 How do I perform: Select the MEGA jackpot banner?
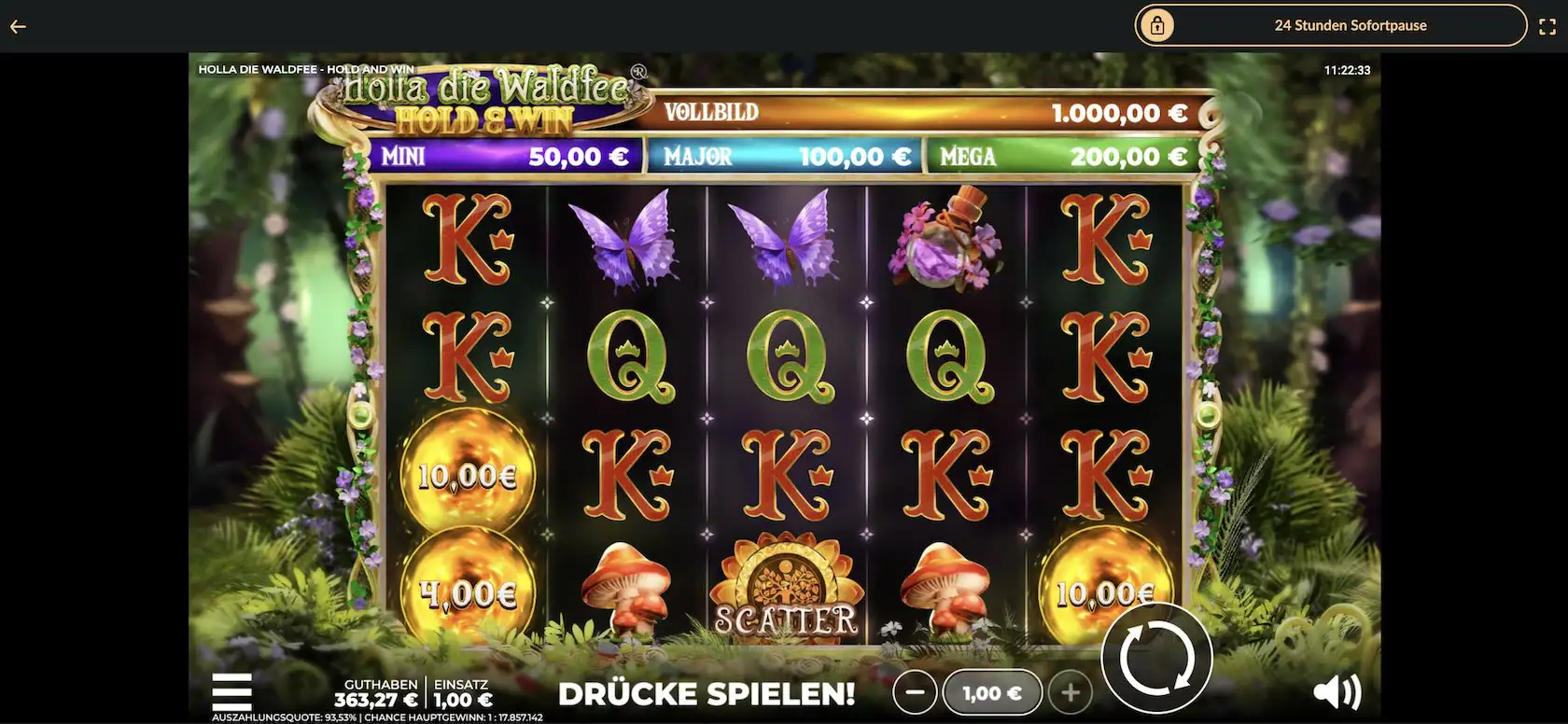(1064, 155)
